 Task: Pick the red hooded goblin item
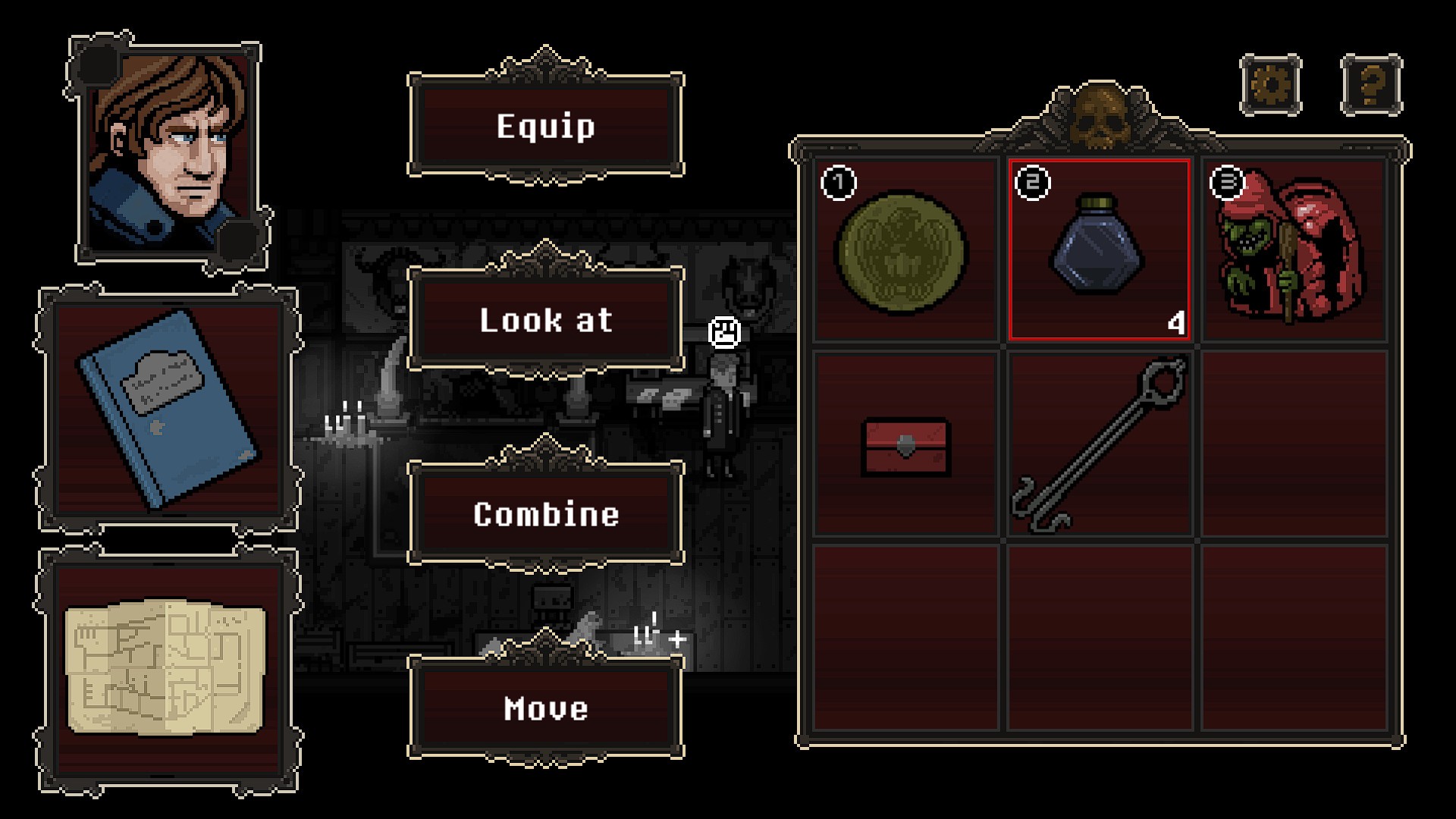[x=1292, y=249]
